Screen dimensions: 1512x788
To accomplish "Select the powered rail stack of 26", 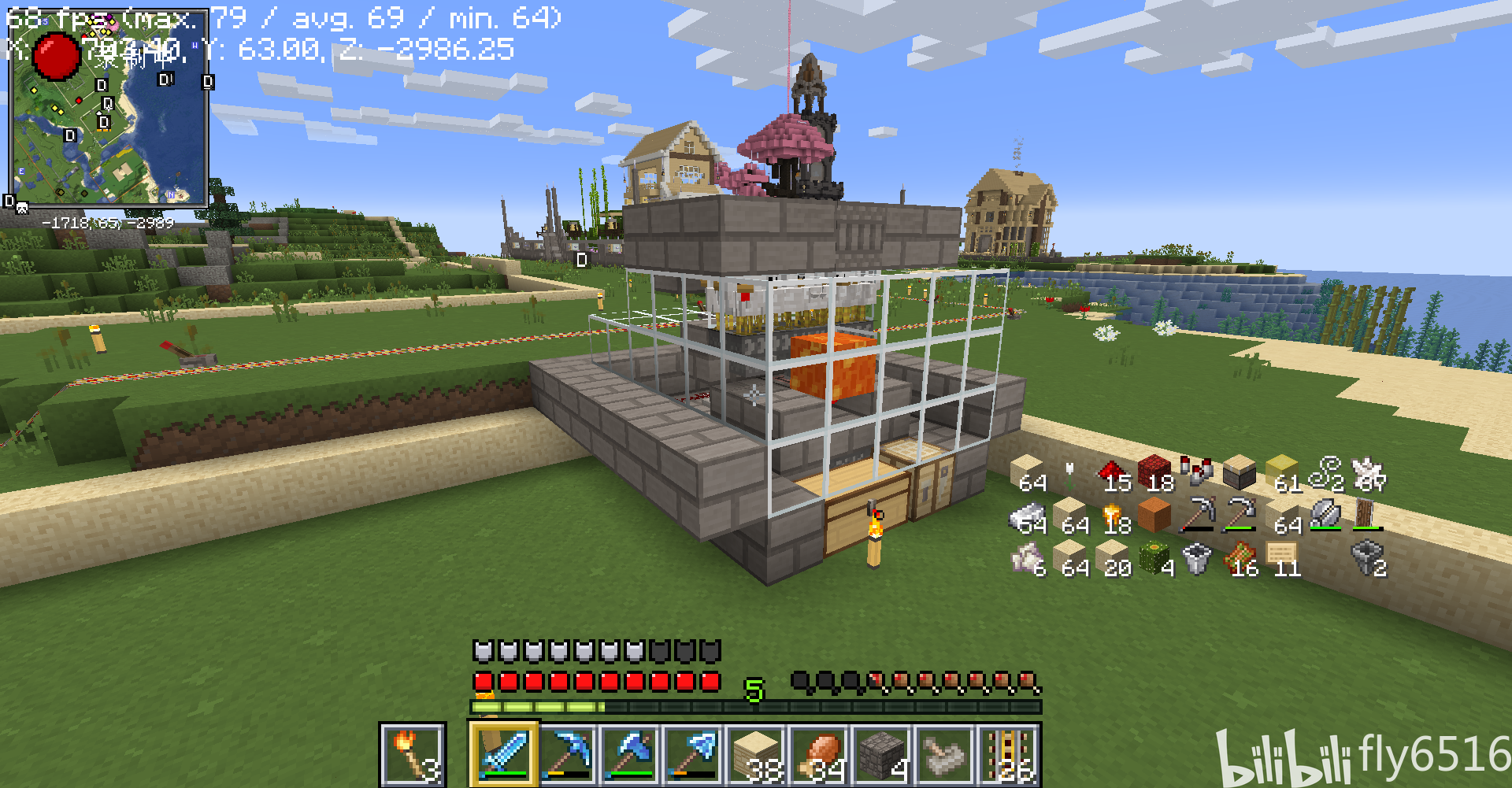I will (x=1009, y=753).
